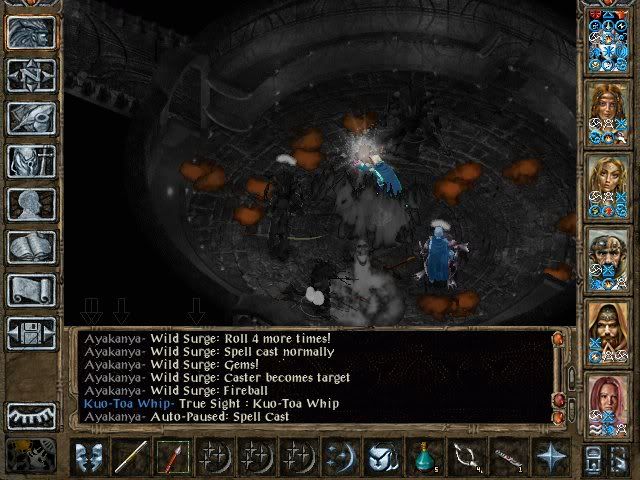Equip the quarterstaff weapon slot
Image resolution: width=640 pixels, height=480 pixels.
[132, 457]
